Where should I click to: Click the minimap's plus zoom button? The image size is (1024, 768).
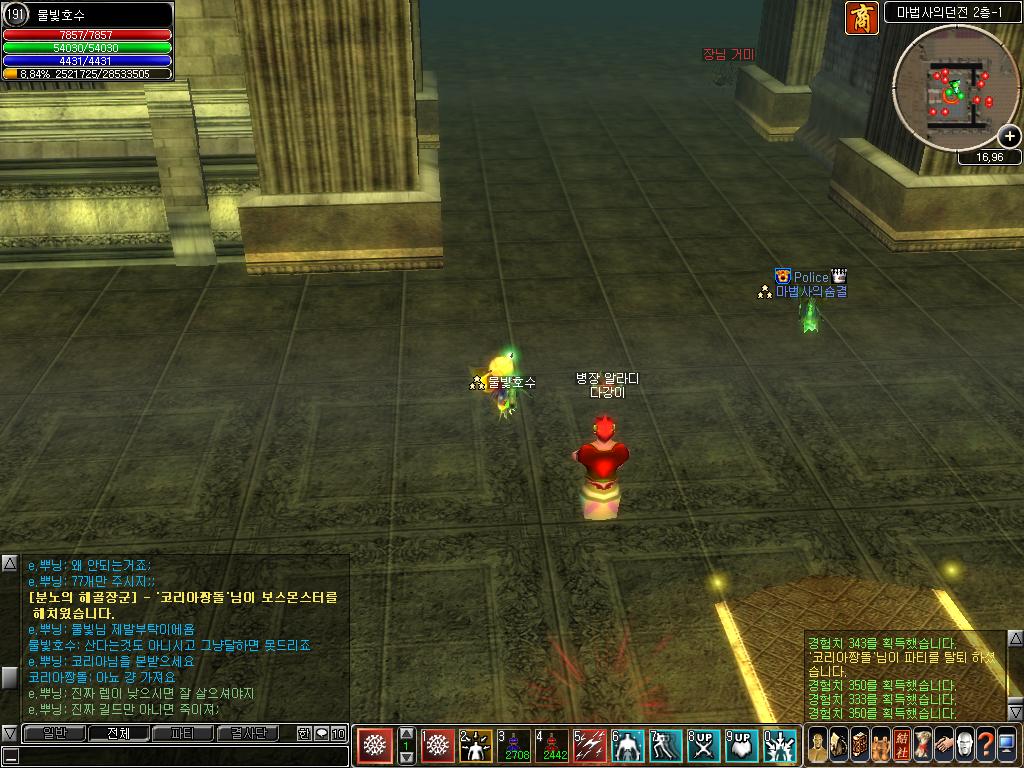click(x=1009, y=137)
